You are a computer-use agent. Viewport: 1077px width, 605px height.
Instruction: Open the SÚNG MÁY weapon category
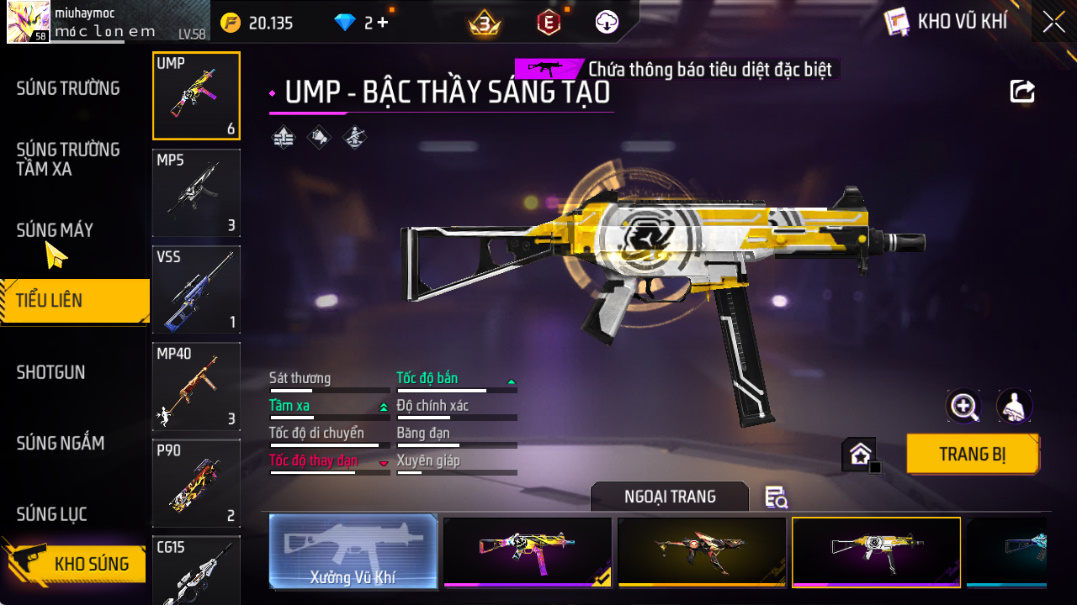coord(55,230)
